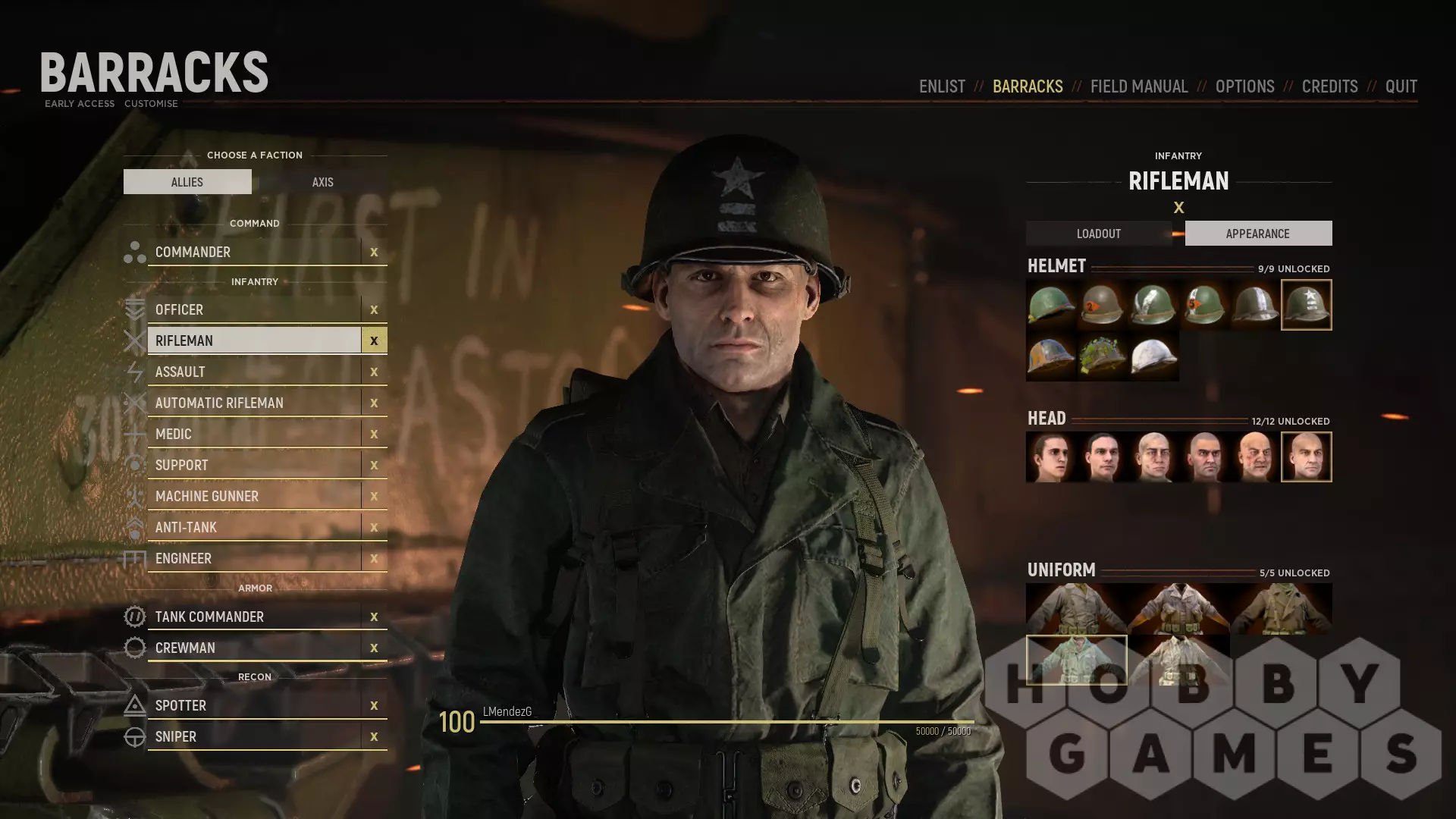
Task: Equip the plain white helmet
Action: [x=1153, y=356]
